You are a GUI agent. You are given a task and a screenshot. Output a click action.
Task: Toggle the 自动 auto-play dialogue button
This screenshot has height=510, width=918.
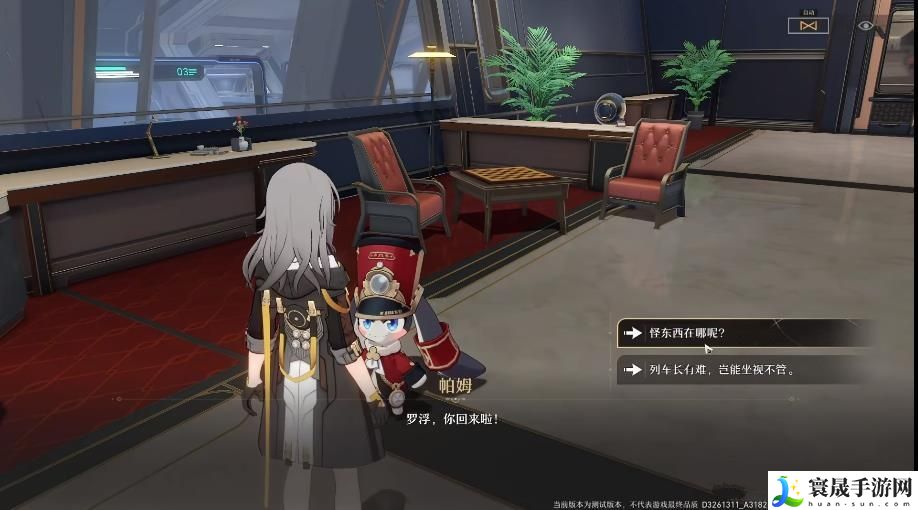808,24
